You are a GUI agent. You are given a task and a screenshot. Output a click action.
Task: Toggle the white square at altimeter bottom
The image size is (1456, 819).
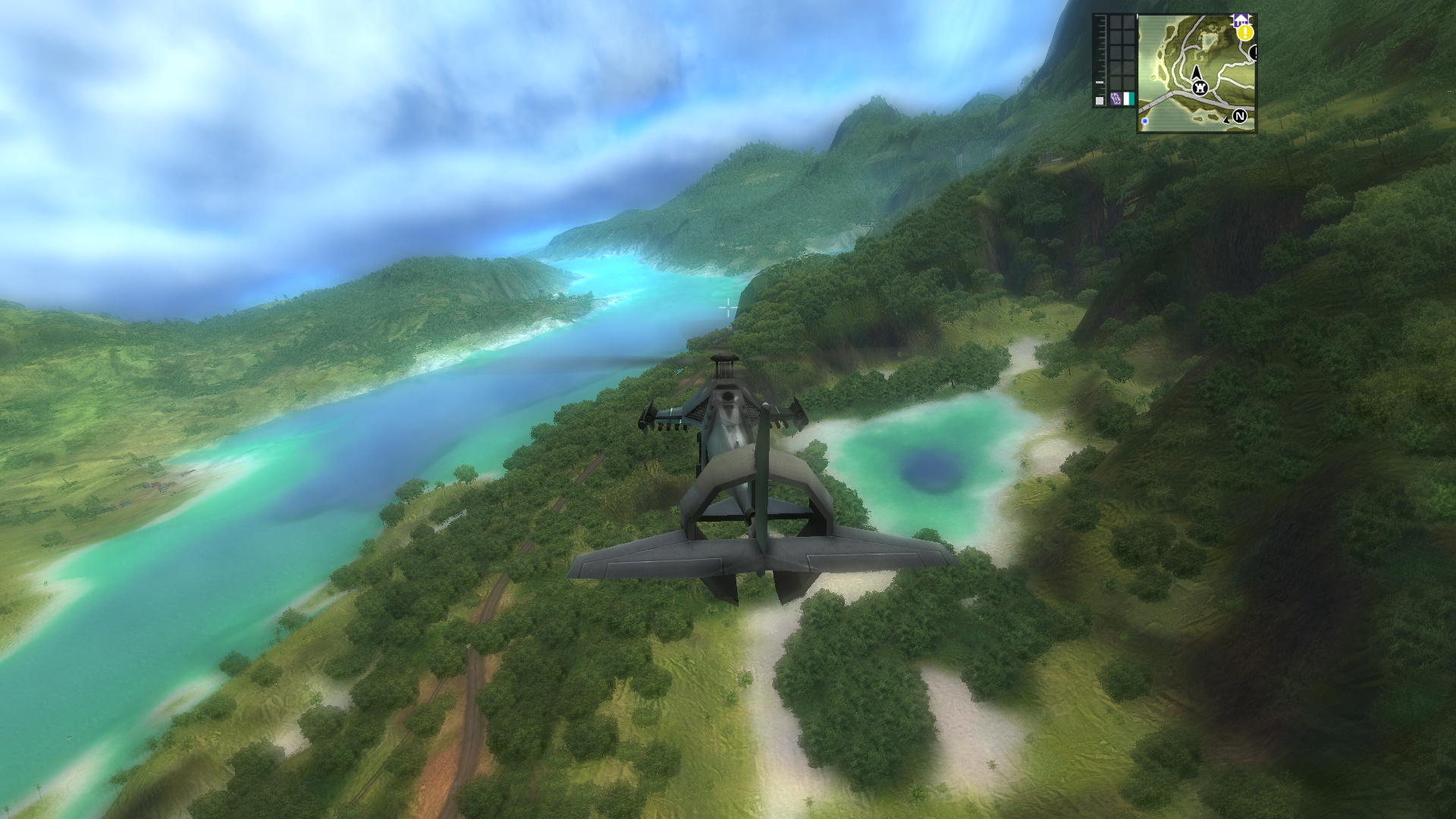click(x=1100, y=100)
